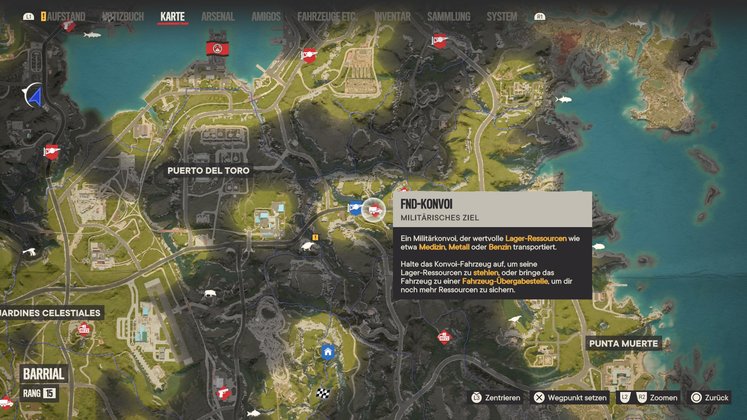Click the Zentrieren option
Screen dimensions: 747x420
(497, 398)
